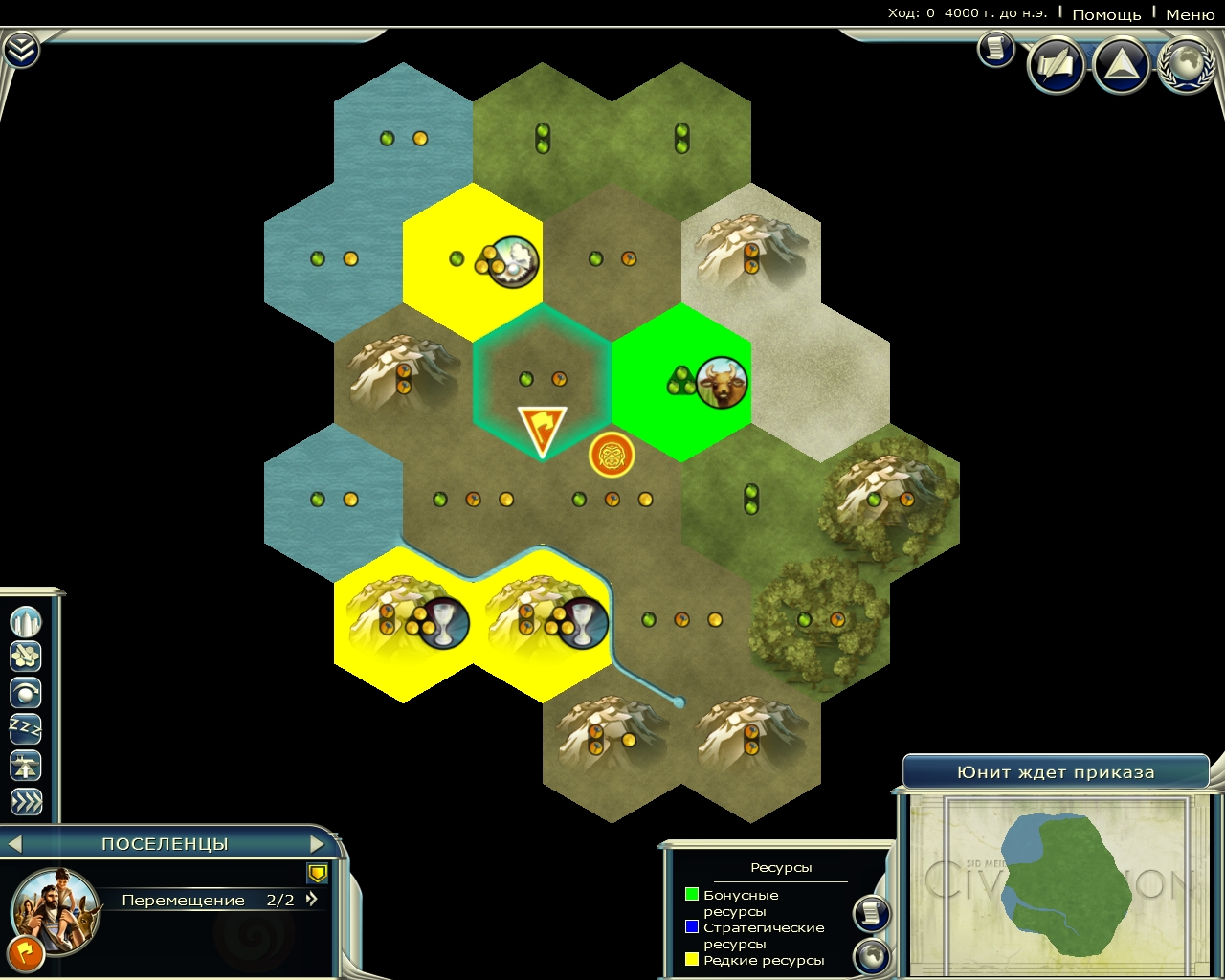
Task: Click the yellow shield promotion icon
Action: coord(318,873)
